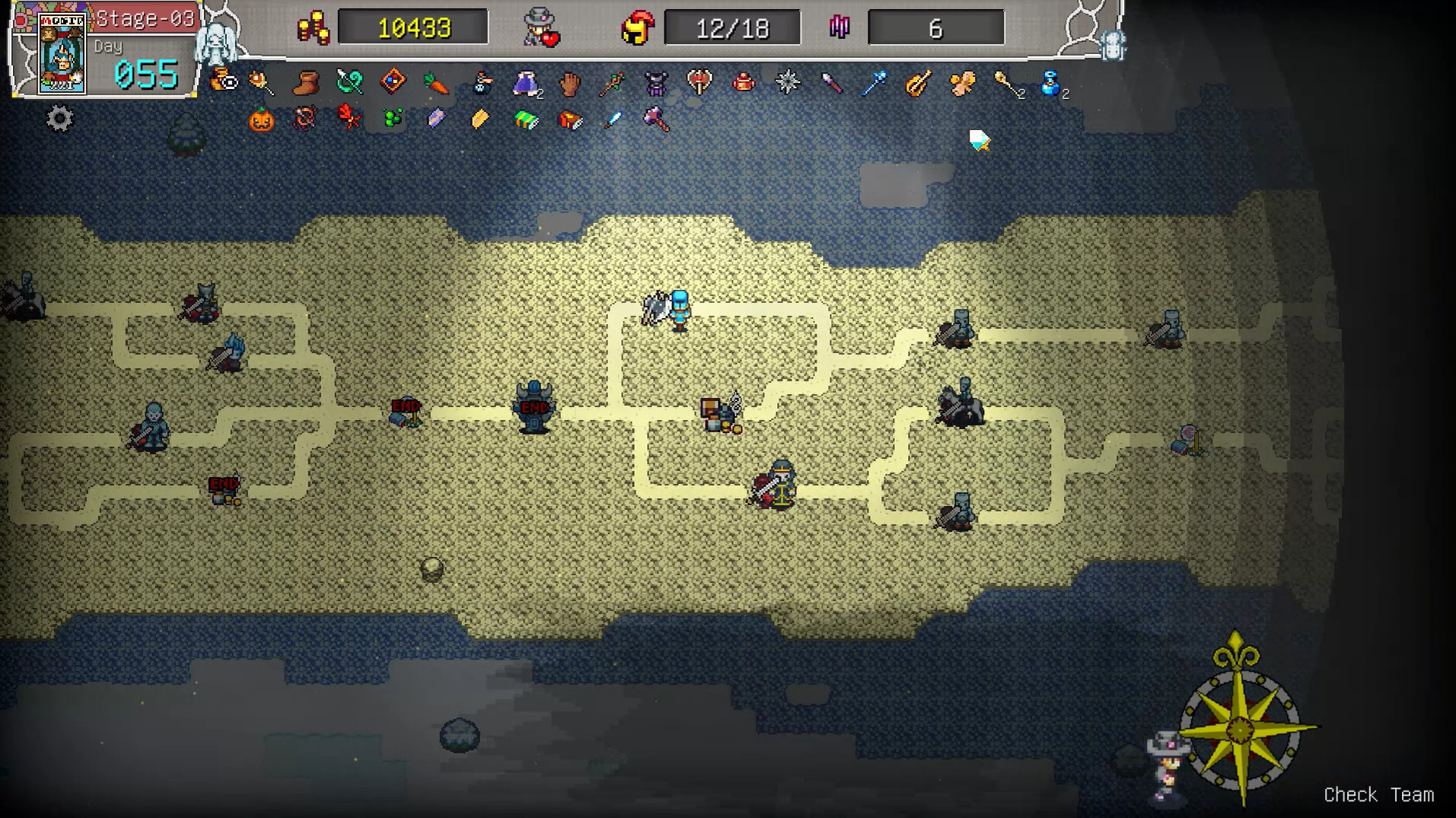Click the dark armor chestpiece item
Viewport: 1456px width, 818px height.
[655, 84]
